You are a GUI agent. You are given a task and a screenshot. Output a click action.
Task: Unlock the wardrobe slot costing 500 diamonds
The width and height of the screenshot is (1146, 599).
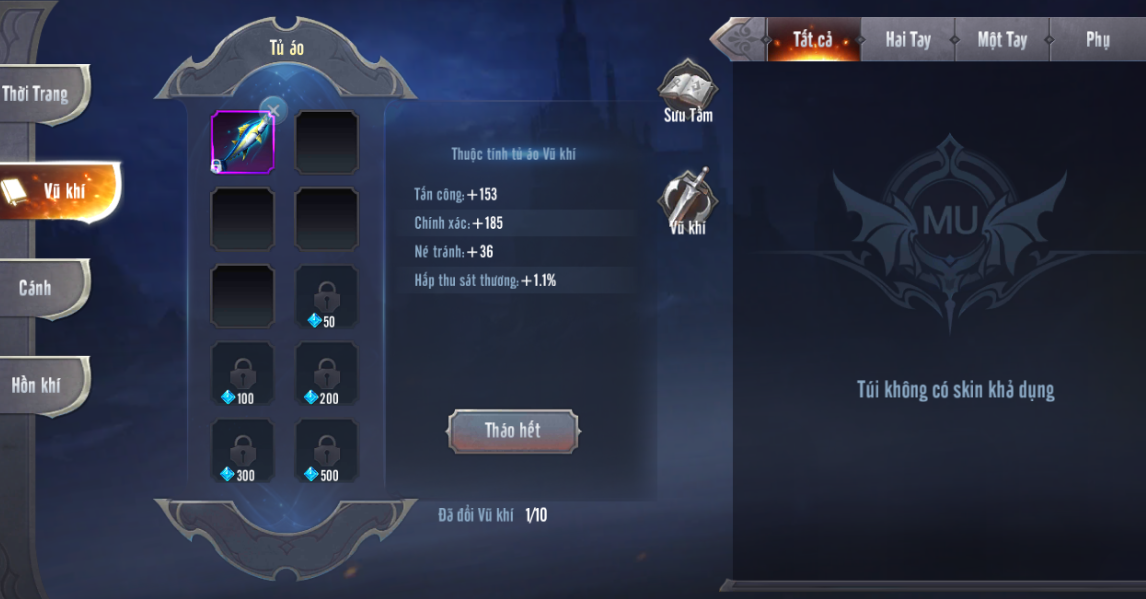point(326,451)
